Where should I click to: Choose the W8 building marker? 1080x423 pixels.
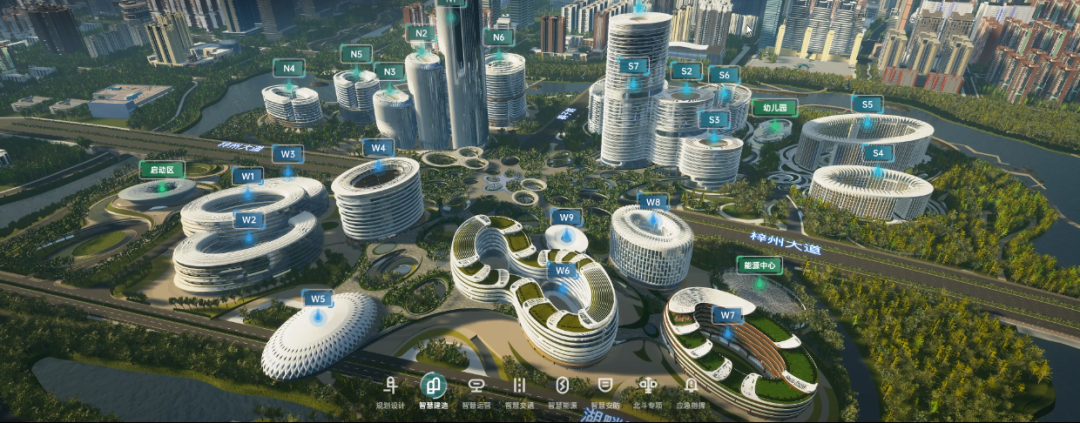coord(652,201)
